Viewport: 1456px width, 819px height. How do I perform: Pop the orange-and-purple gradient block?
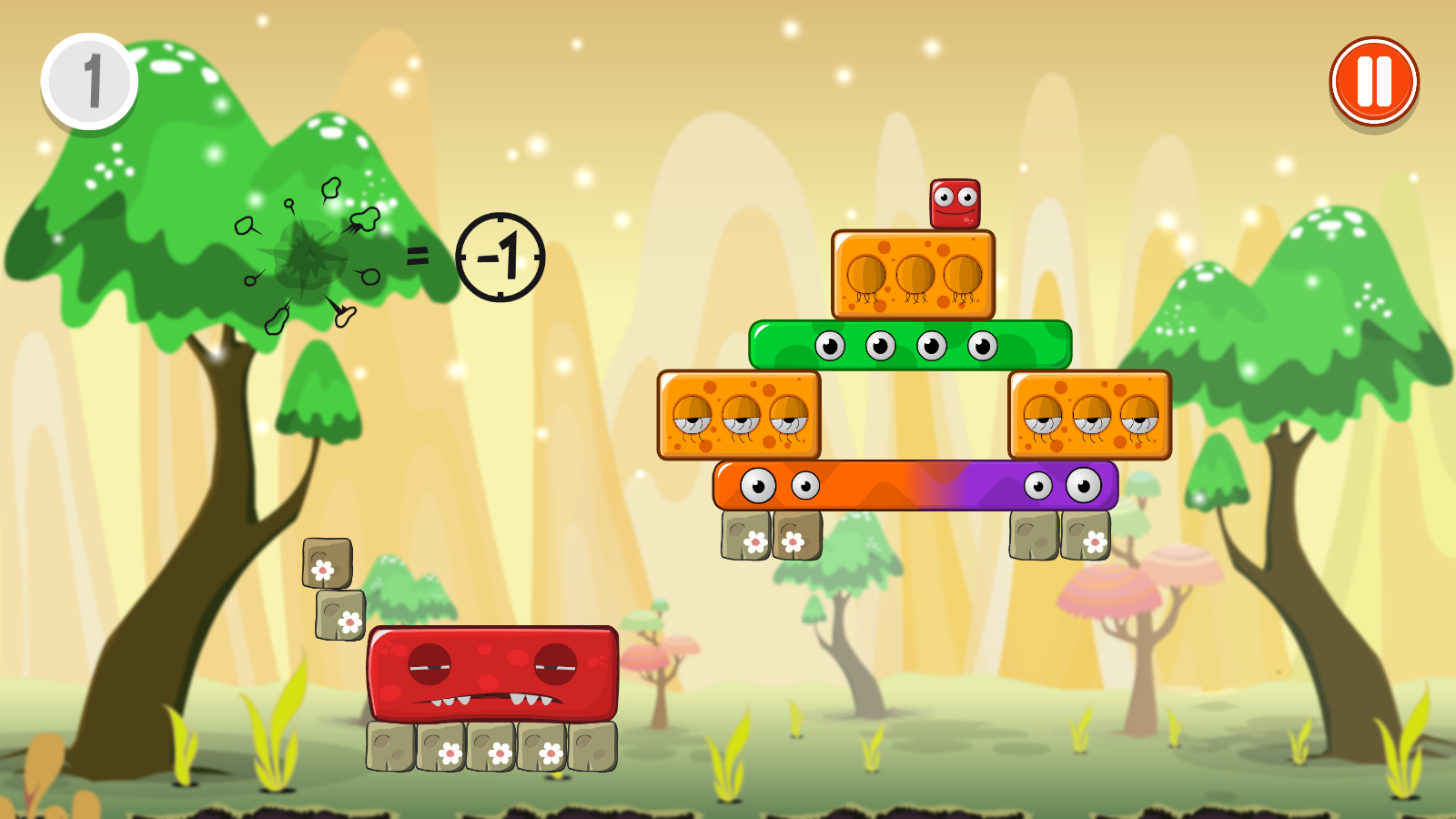pos(915,485)
